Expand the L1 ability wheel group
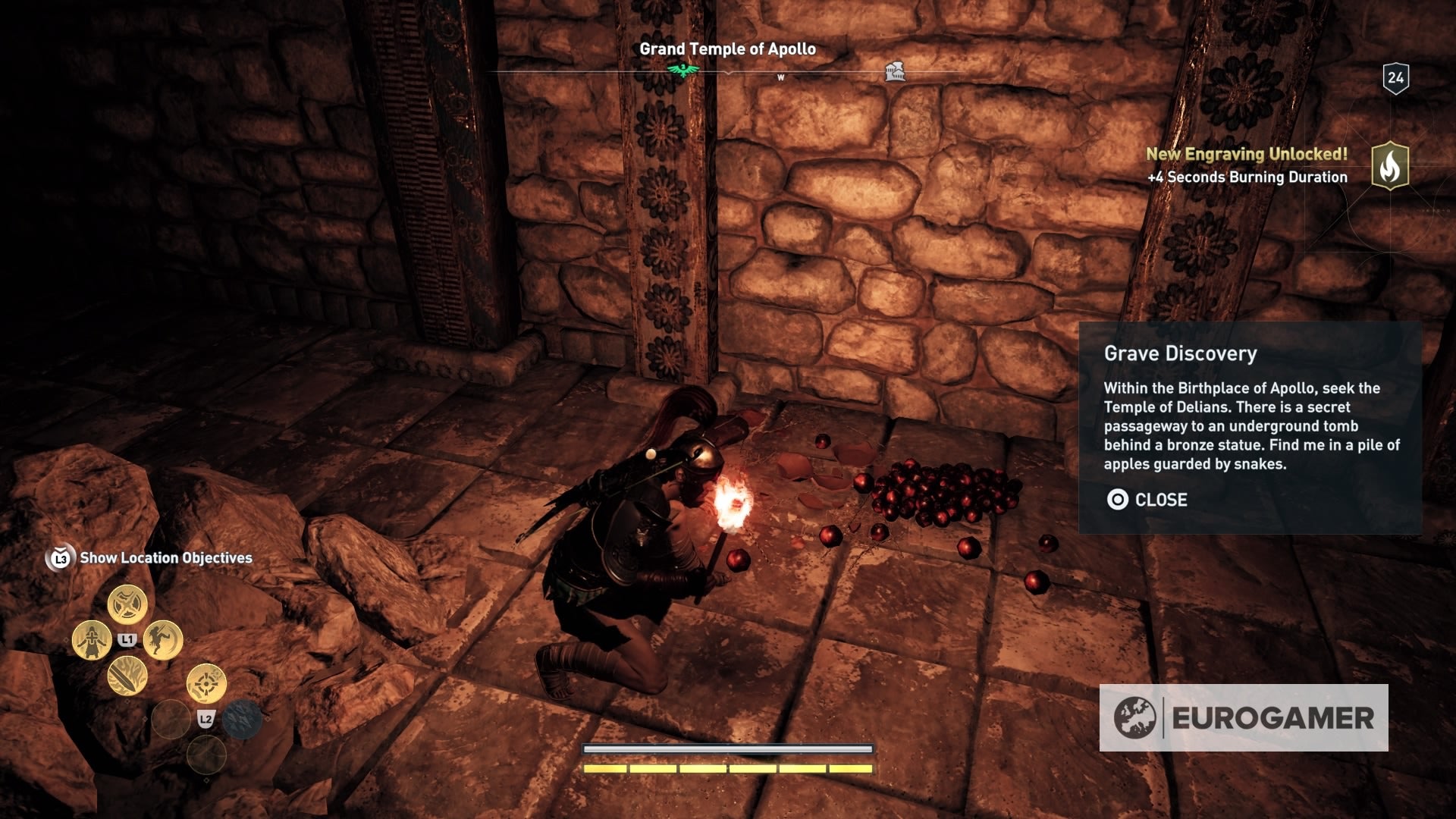Screen dimensions: 1456x819 (x=127, y=639)
